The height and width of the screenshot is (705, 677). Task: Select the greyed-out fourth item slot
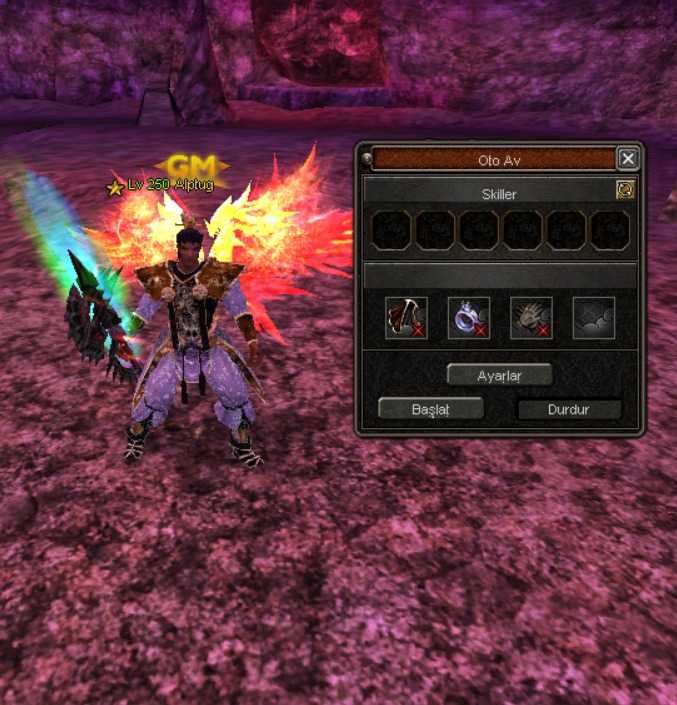pos(593,317)
